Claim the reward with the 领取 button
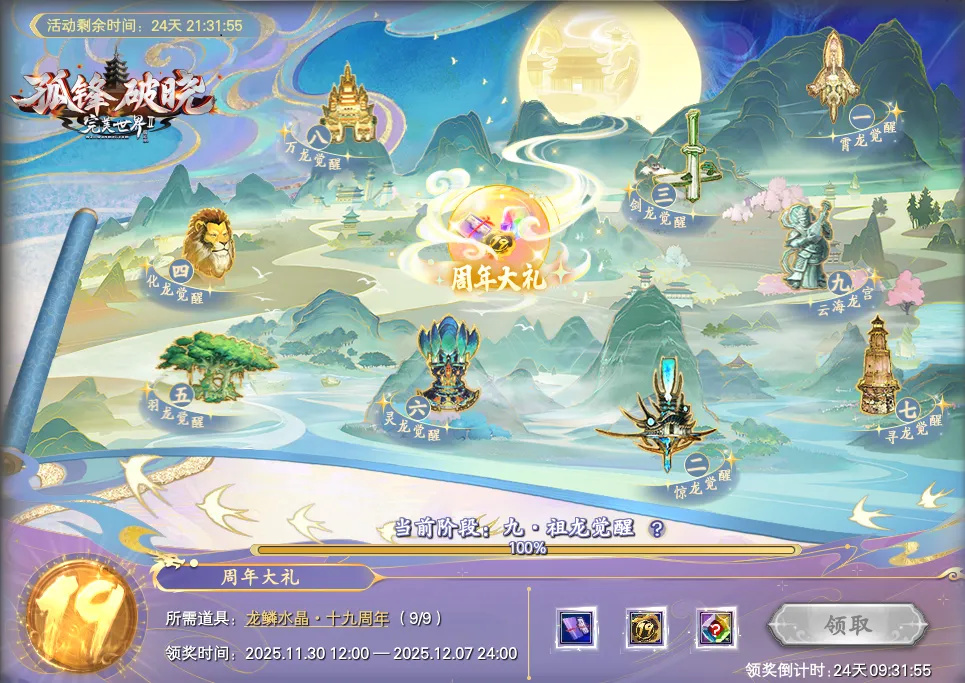The height and width of the screenshot is (683, 965). pos(848,626)
